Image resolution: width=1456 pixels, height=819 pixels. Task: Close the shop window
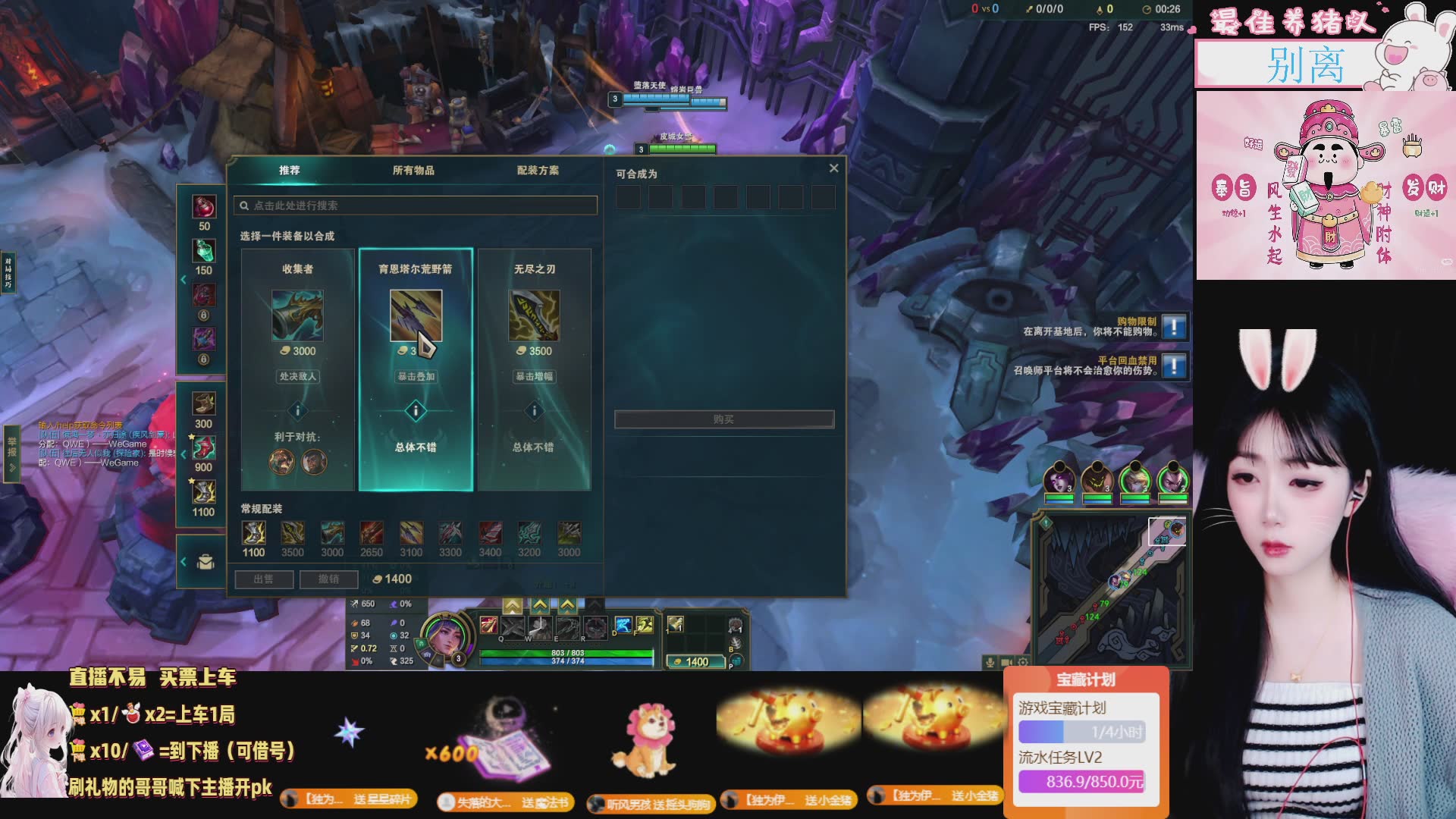pos(833,168)
